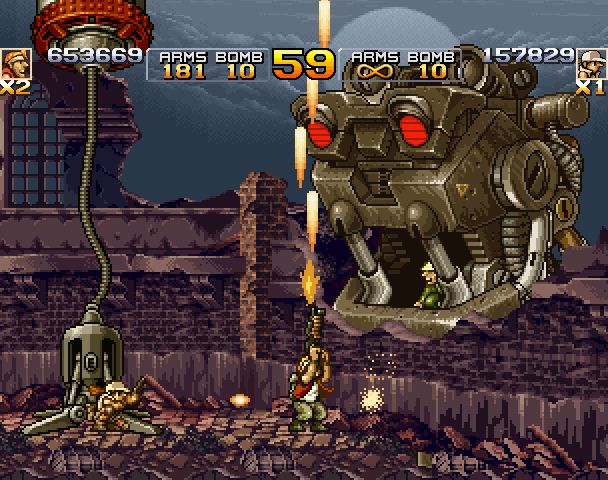
Task: Click player one's character portrait
Action: click(15, 63)
